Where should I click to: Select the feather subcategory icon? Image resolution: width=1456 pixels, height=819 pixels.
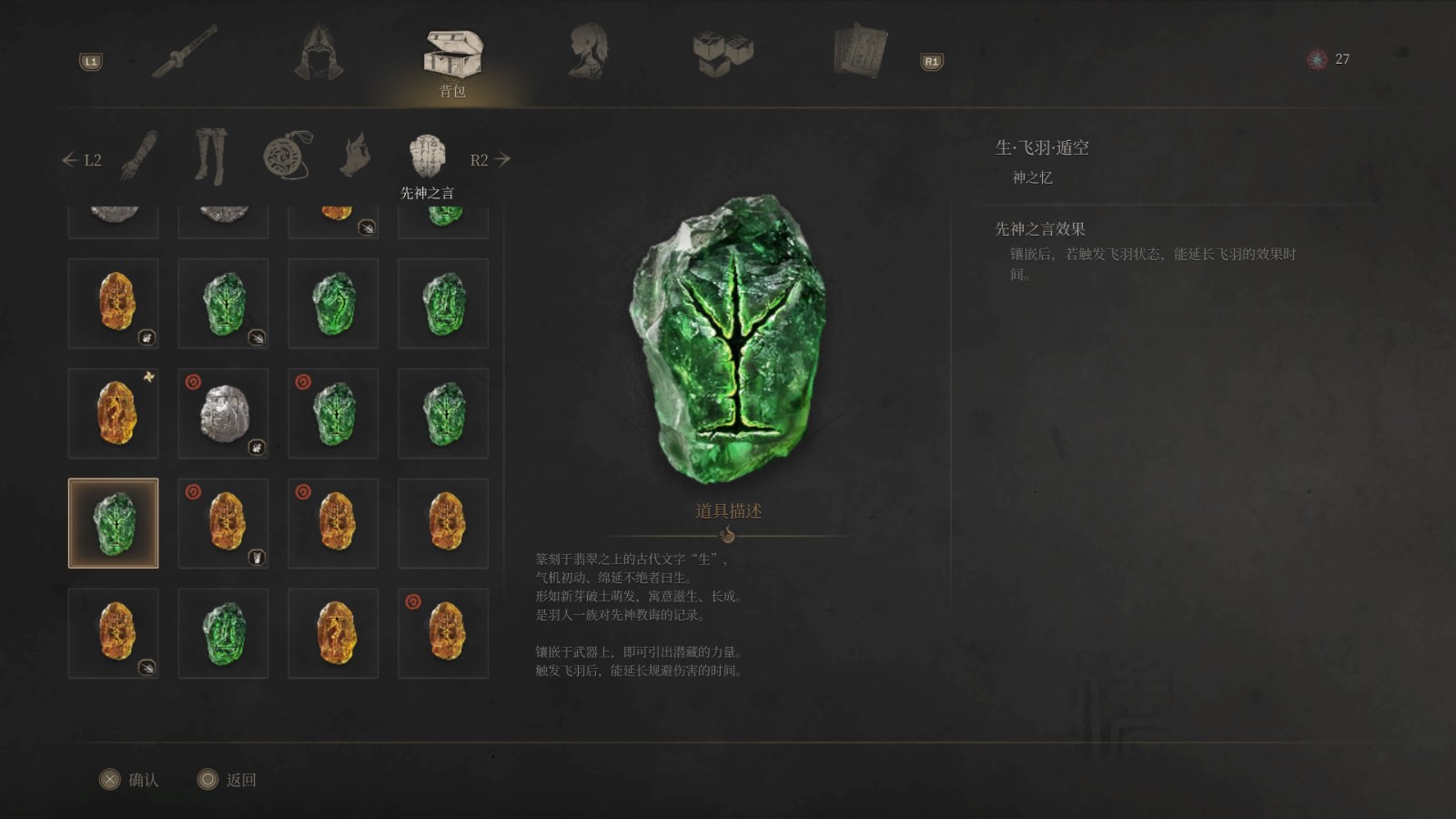pos(357,156)
